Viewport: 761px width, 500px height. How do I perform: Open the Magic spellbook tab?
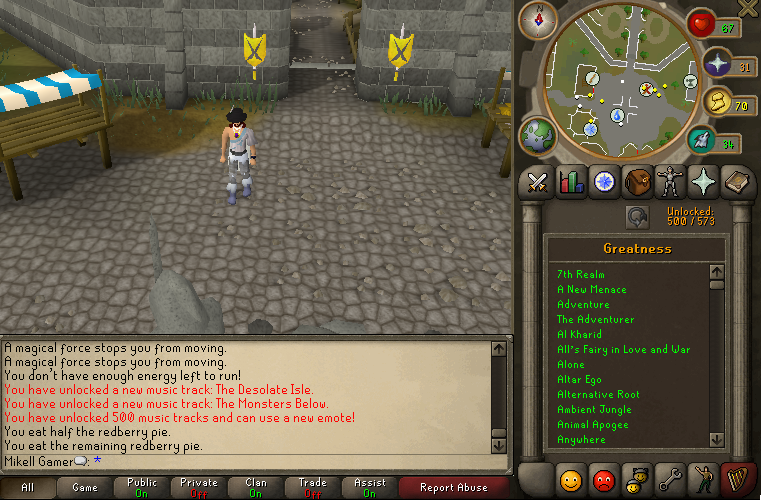[736, 182]
